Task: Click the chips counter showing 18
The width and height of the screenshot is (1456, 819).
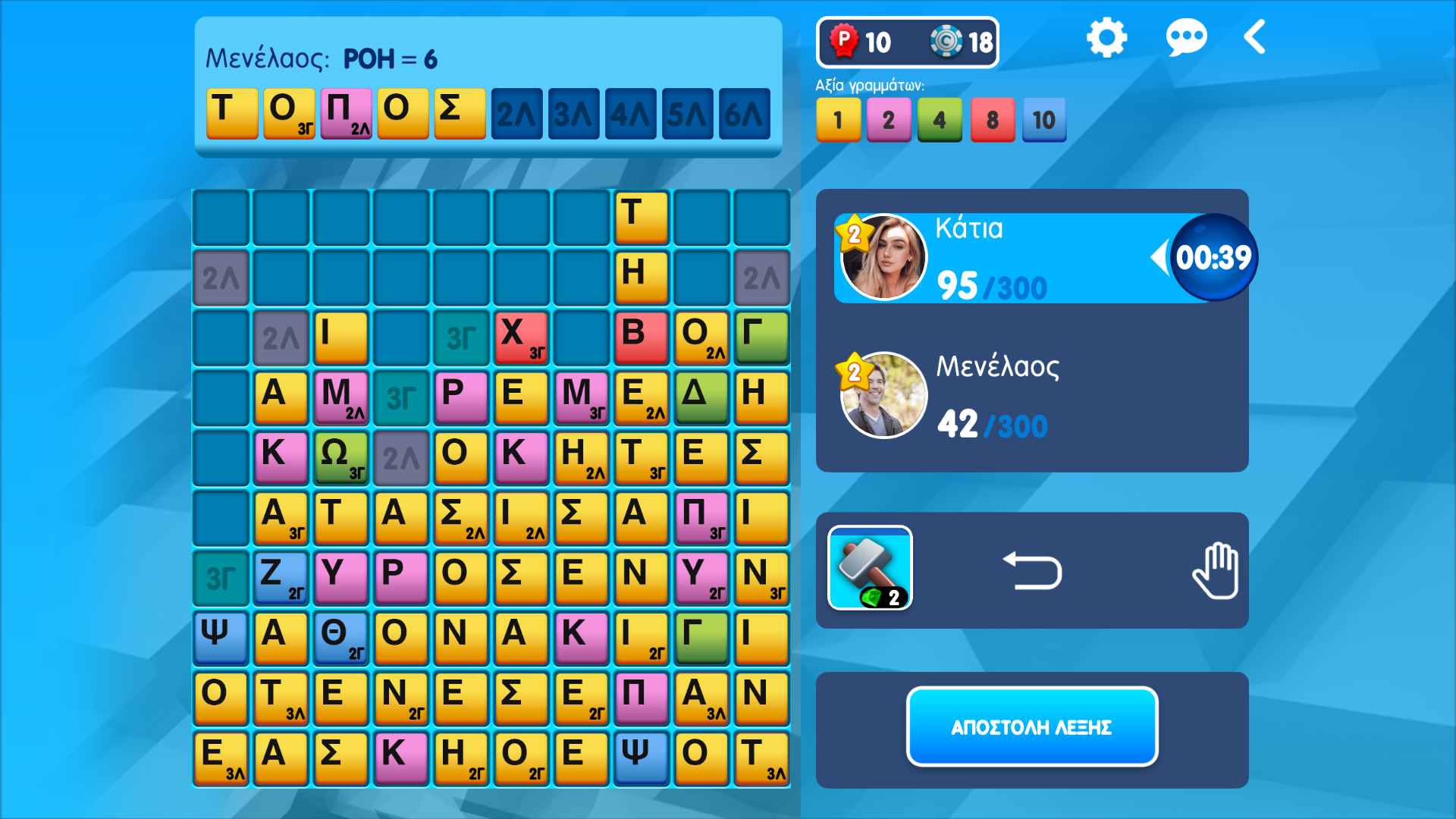Action: (960, 42)
